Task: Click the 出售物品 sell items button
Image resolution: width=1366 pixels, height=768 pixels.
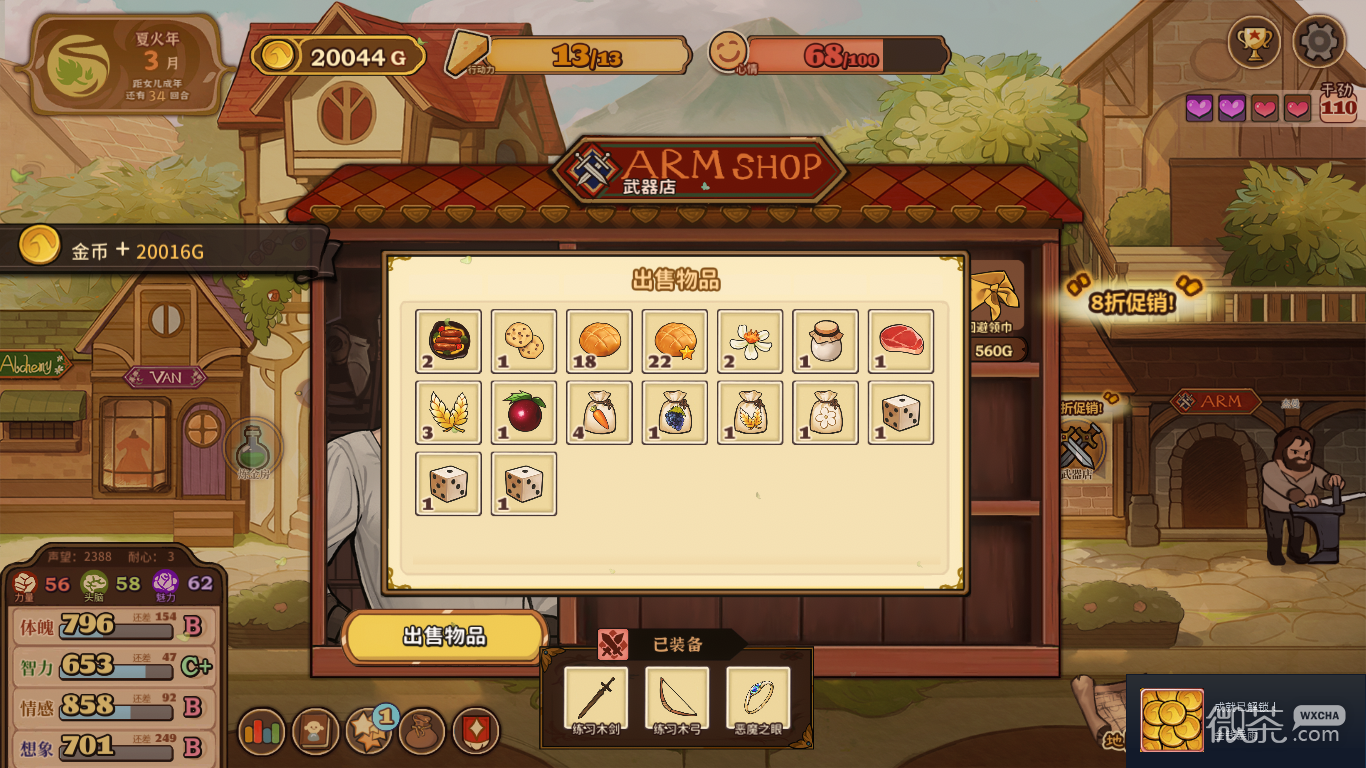Action: 445,637
